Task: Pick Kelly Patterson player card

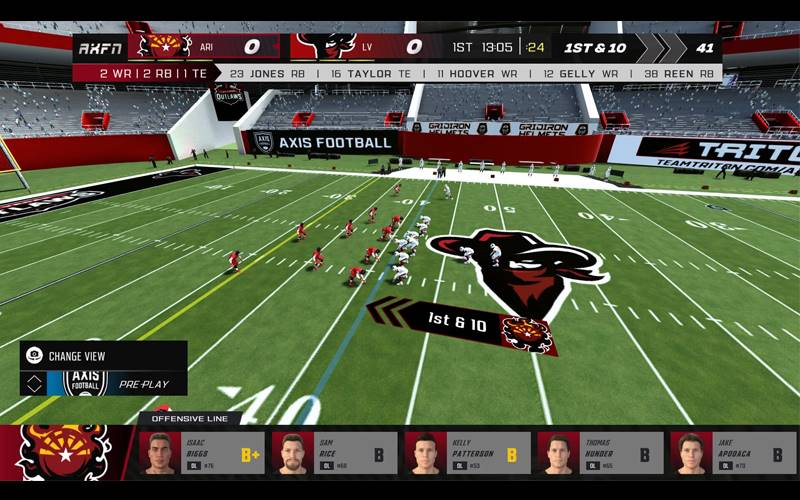Action: [467, 453]
